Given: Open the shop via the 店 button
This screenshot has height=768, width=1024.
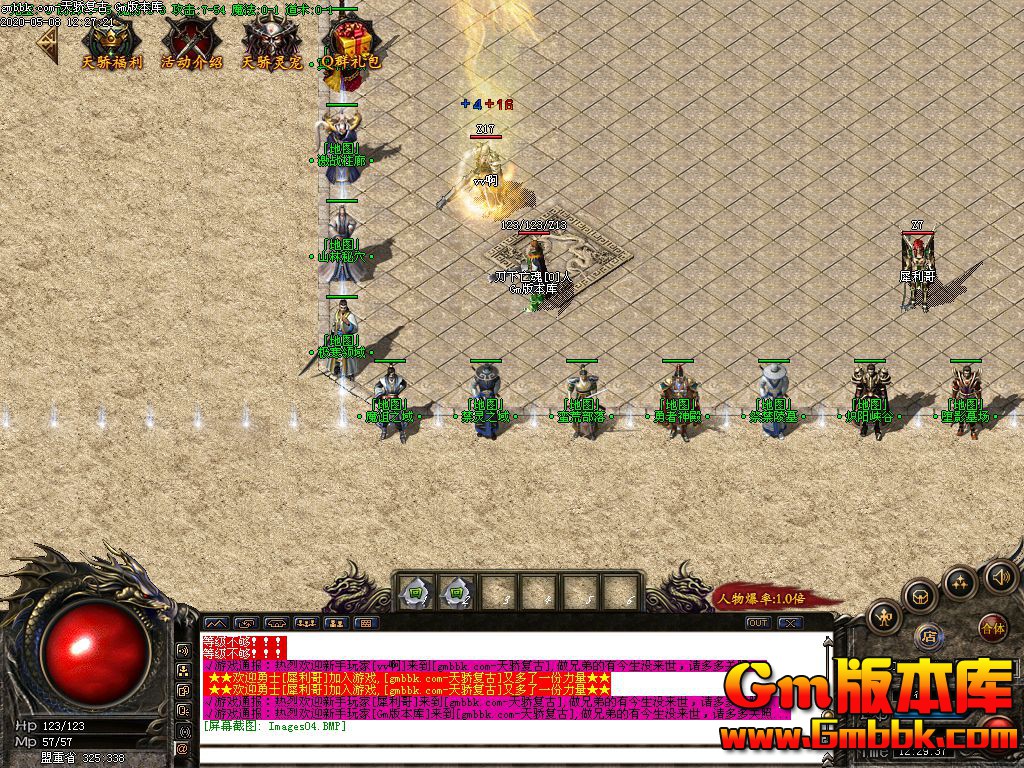Looking at the screenshot, I should click(930, 634).
